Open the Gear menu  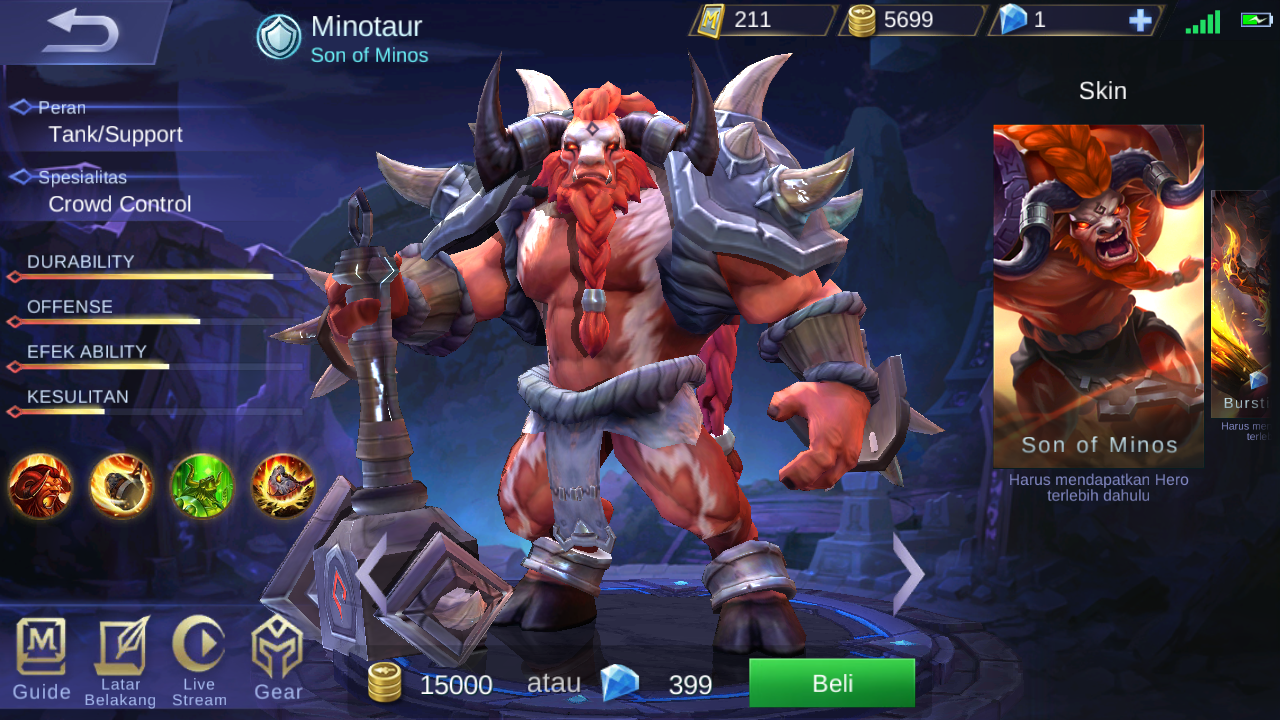[277, 660]
